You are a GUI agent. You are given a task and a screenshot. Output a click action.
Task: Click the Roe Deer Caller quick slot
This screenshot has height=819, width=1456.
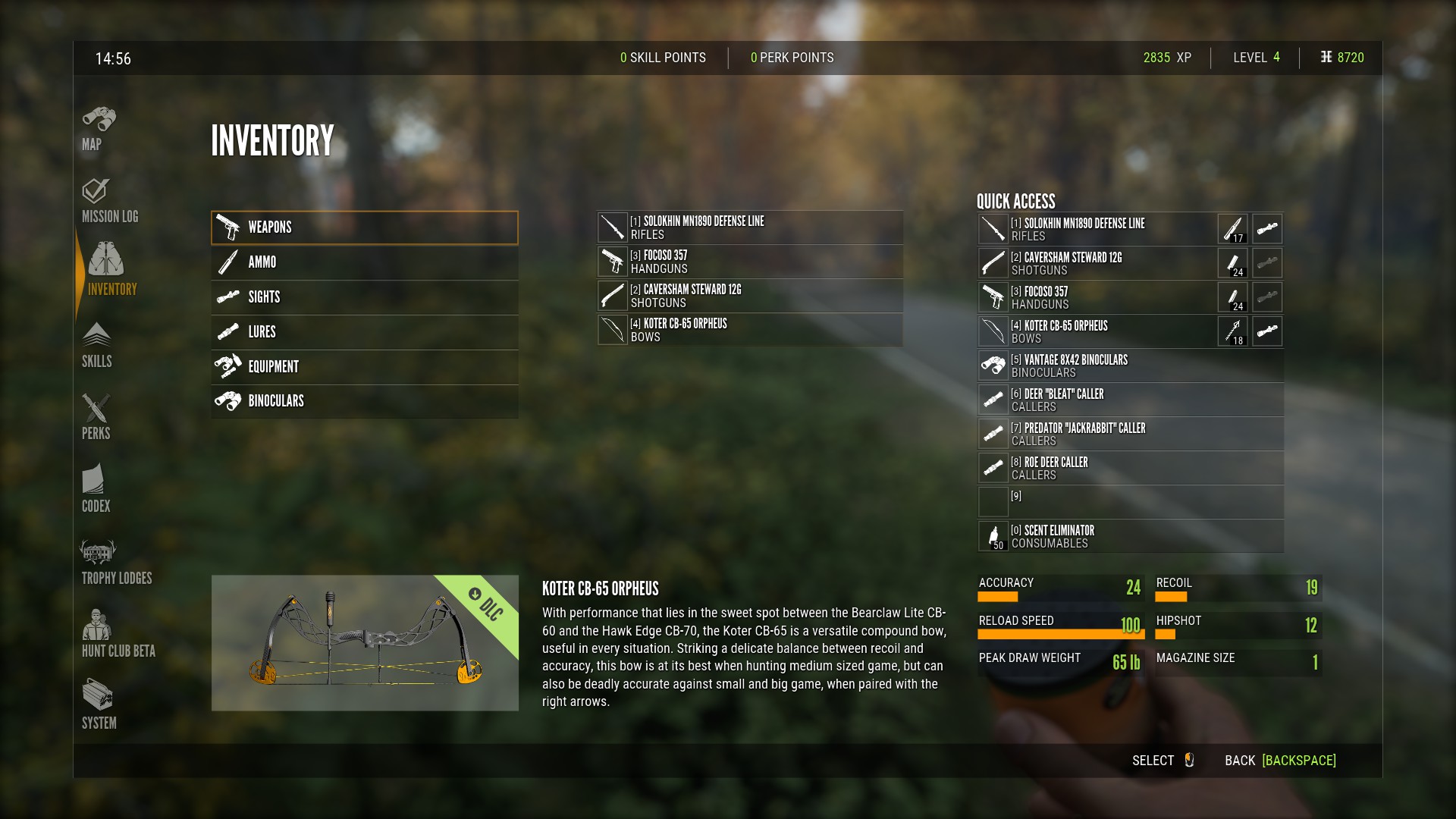click(1130, 468)
